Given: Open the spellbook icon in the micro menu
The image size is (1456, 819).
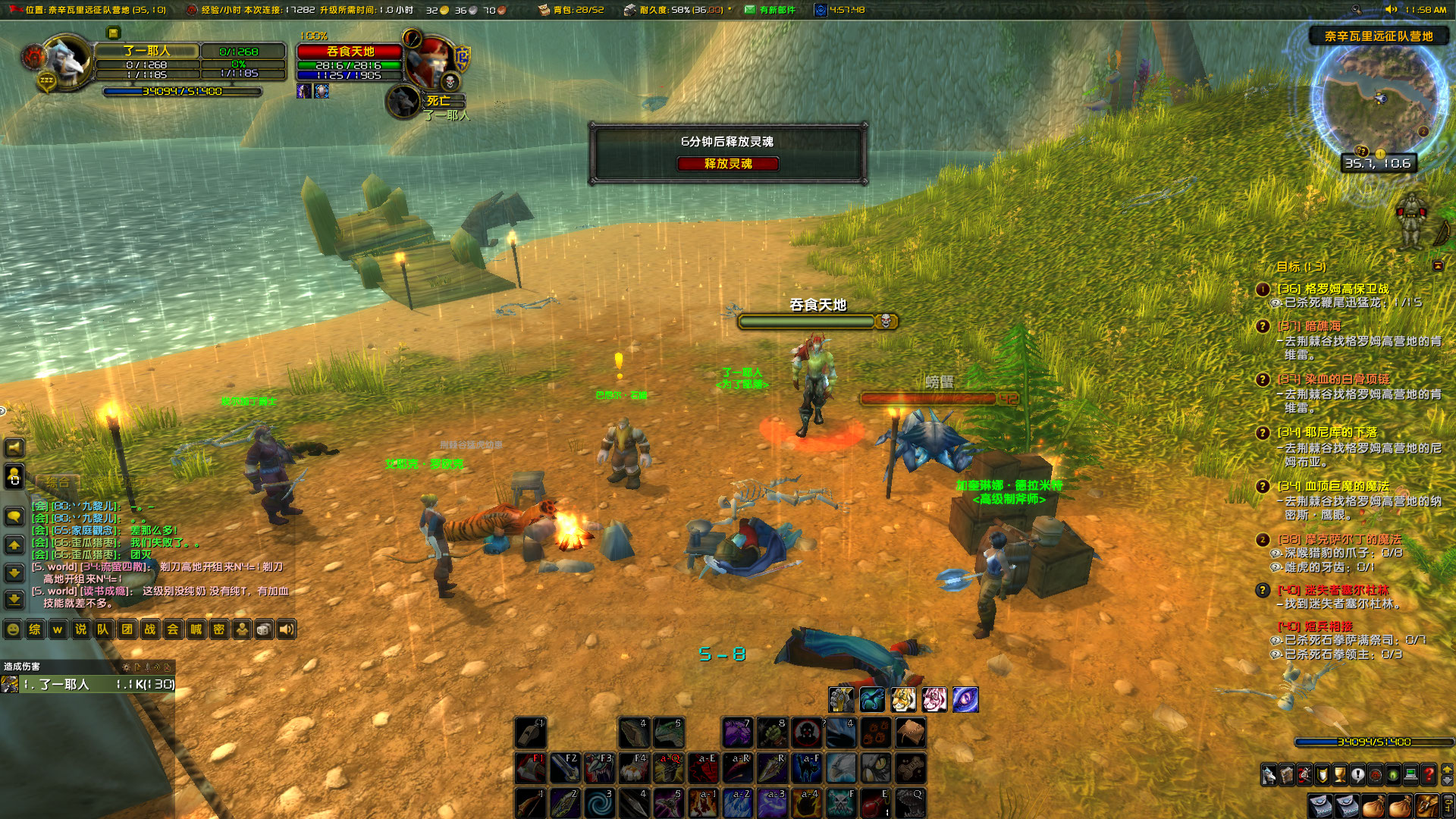Looking at the screenshot, I should pyautogui.click(x=1286, y=774).
